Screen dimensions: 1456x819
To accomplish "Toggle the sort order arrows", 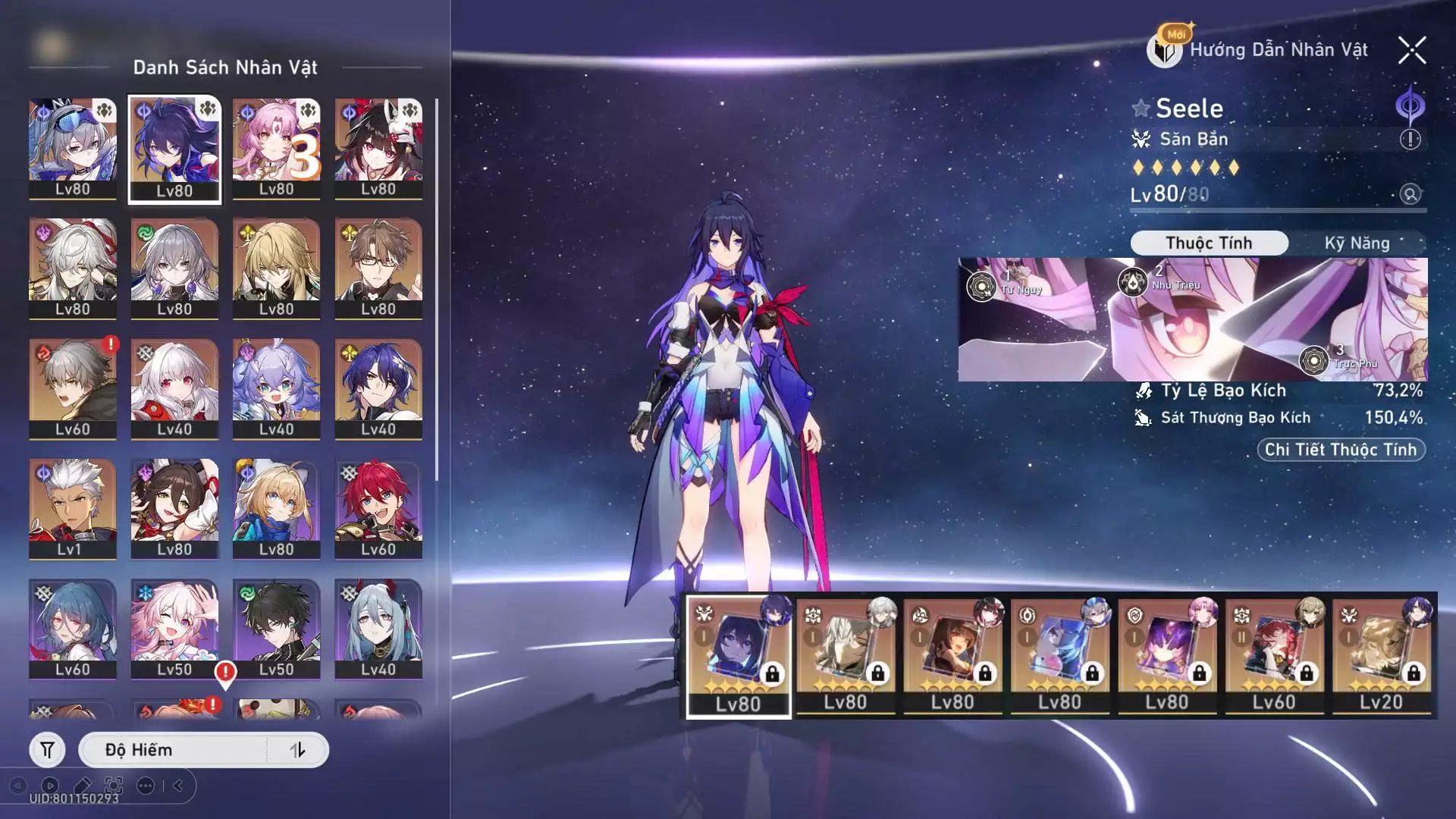I will [x=297, y=750].
